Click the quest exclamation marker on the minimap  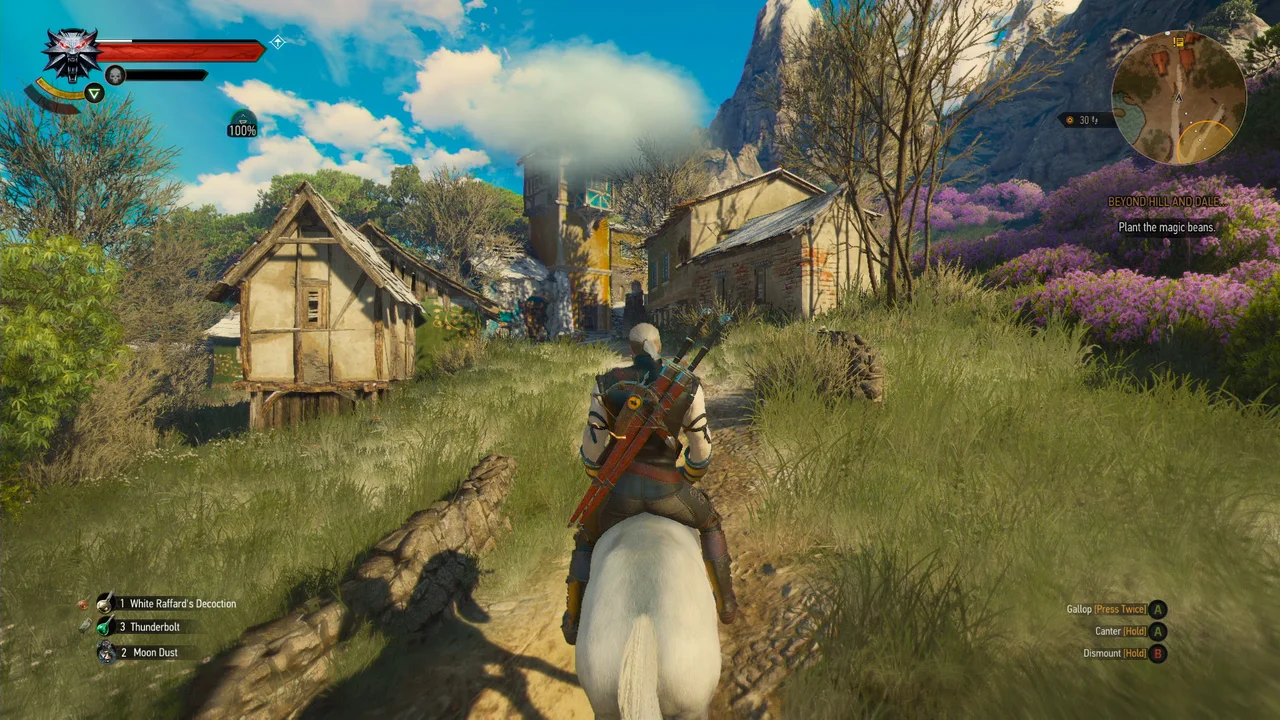pyautogui.click(x=1177, y=42)
